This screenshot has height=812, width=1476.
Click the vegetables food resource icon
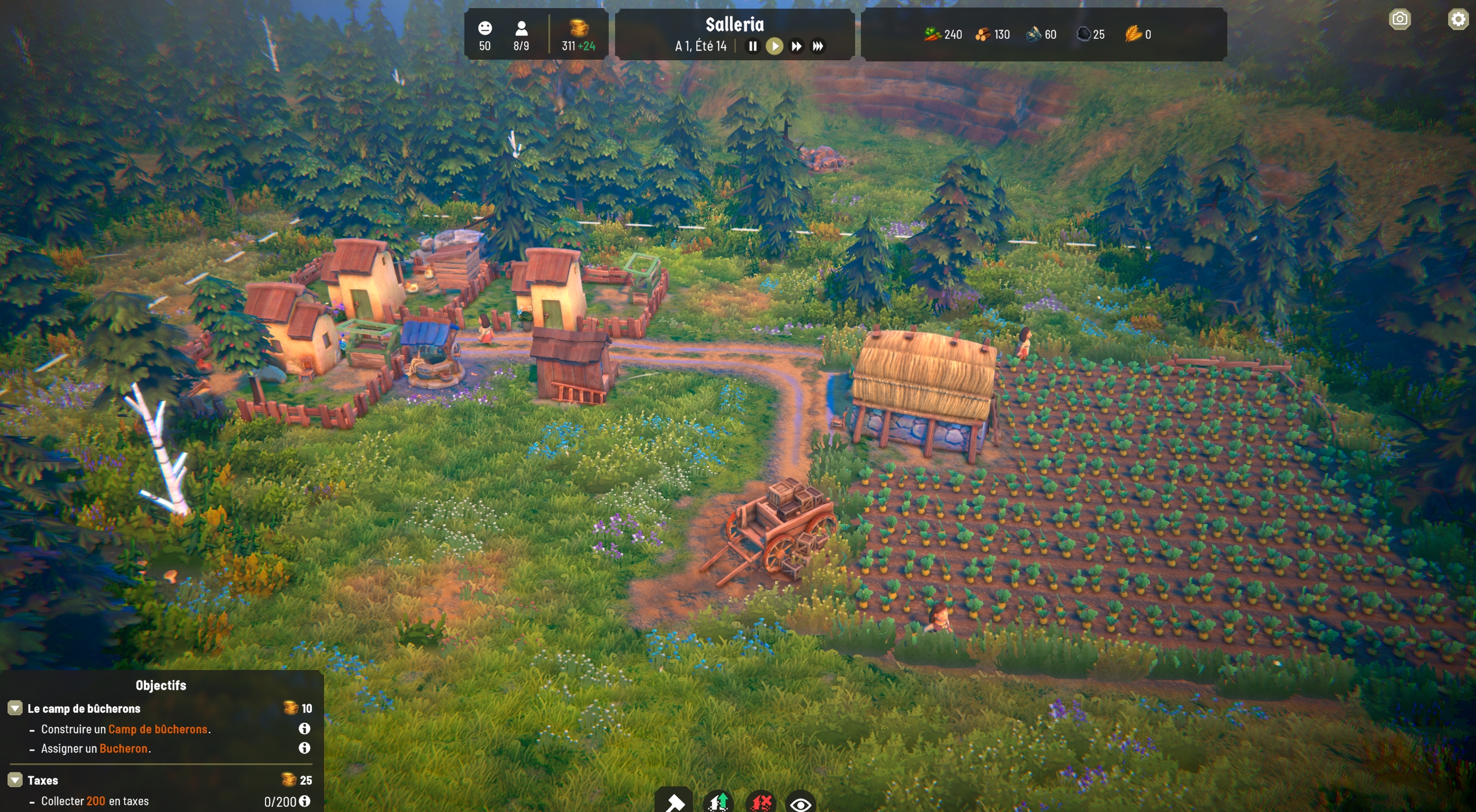(932, 35)
